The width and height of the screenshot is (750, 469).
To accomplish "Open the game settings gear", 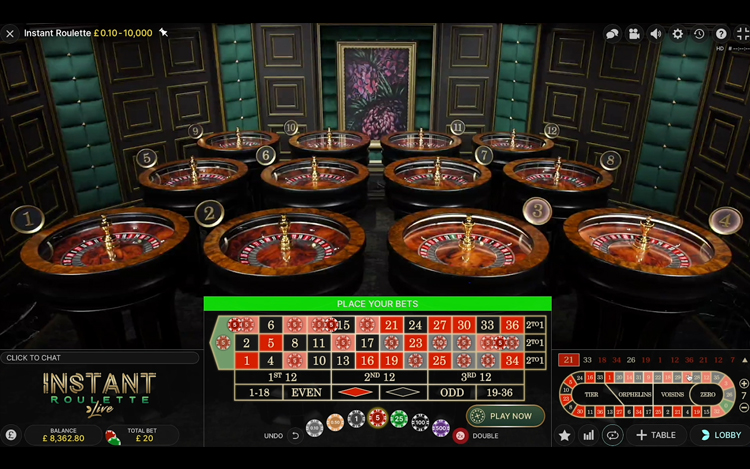I will point(677,34).
